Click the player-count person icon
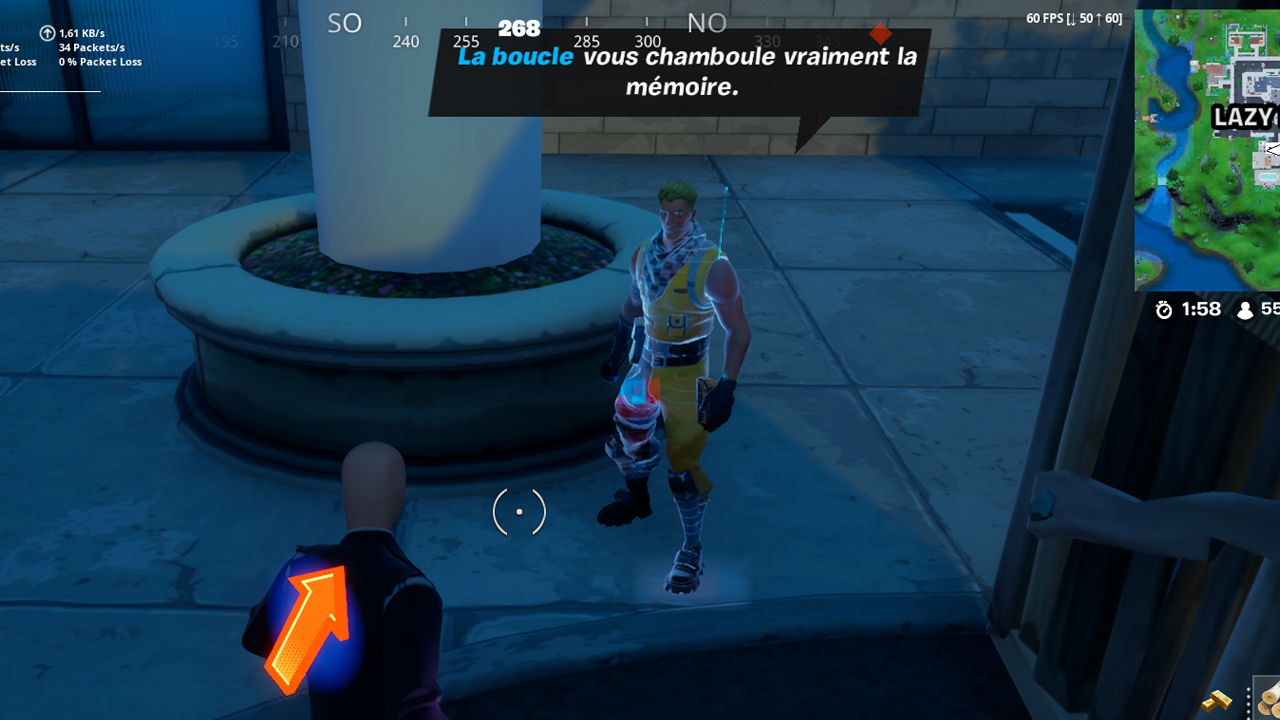This screenshot has width=1280, height=720. pos(1245,310)
